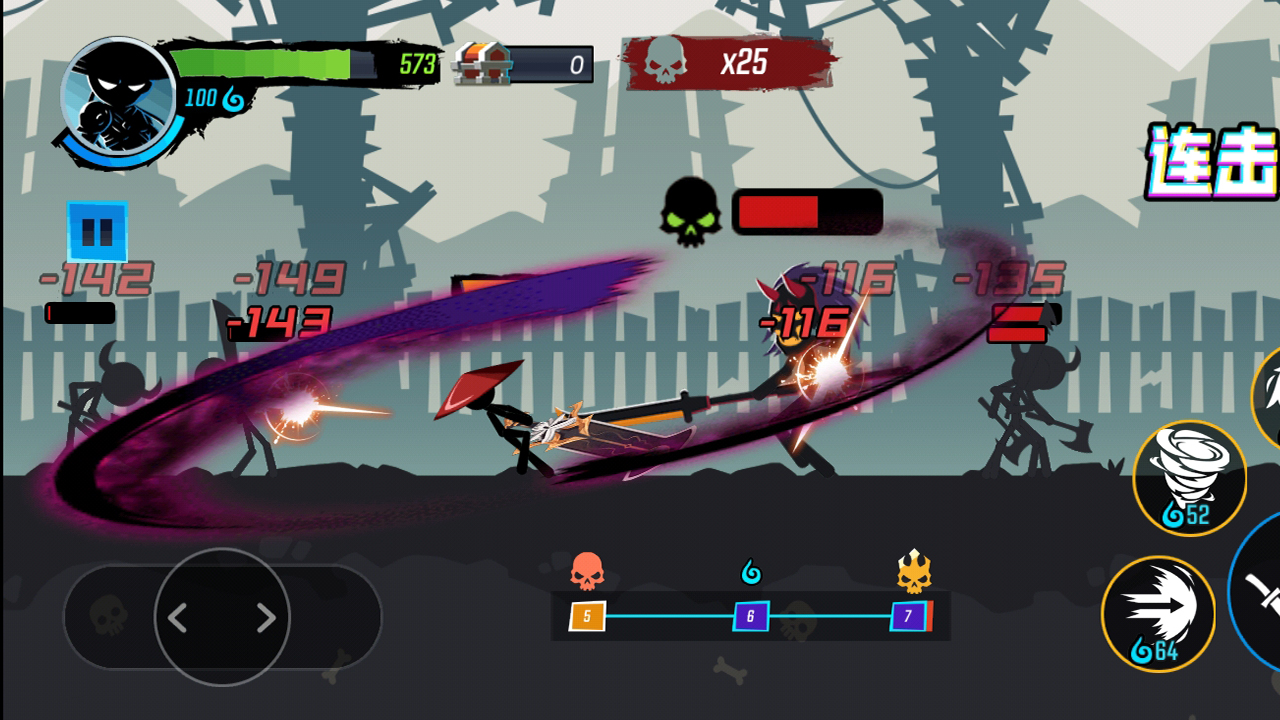Screen dimensions: 1280x720
Task: Move left with the joystick arrow
Action: [x=178, y=618]
